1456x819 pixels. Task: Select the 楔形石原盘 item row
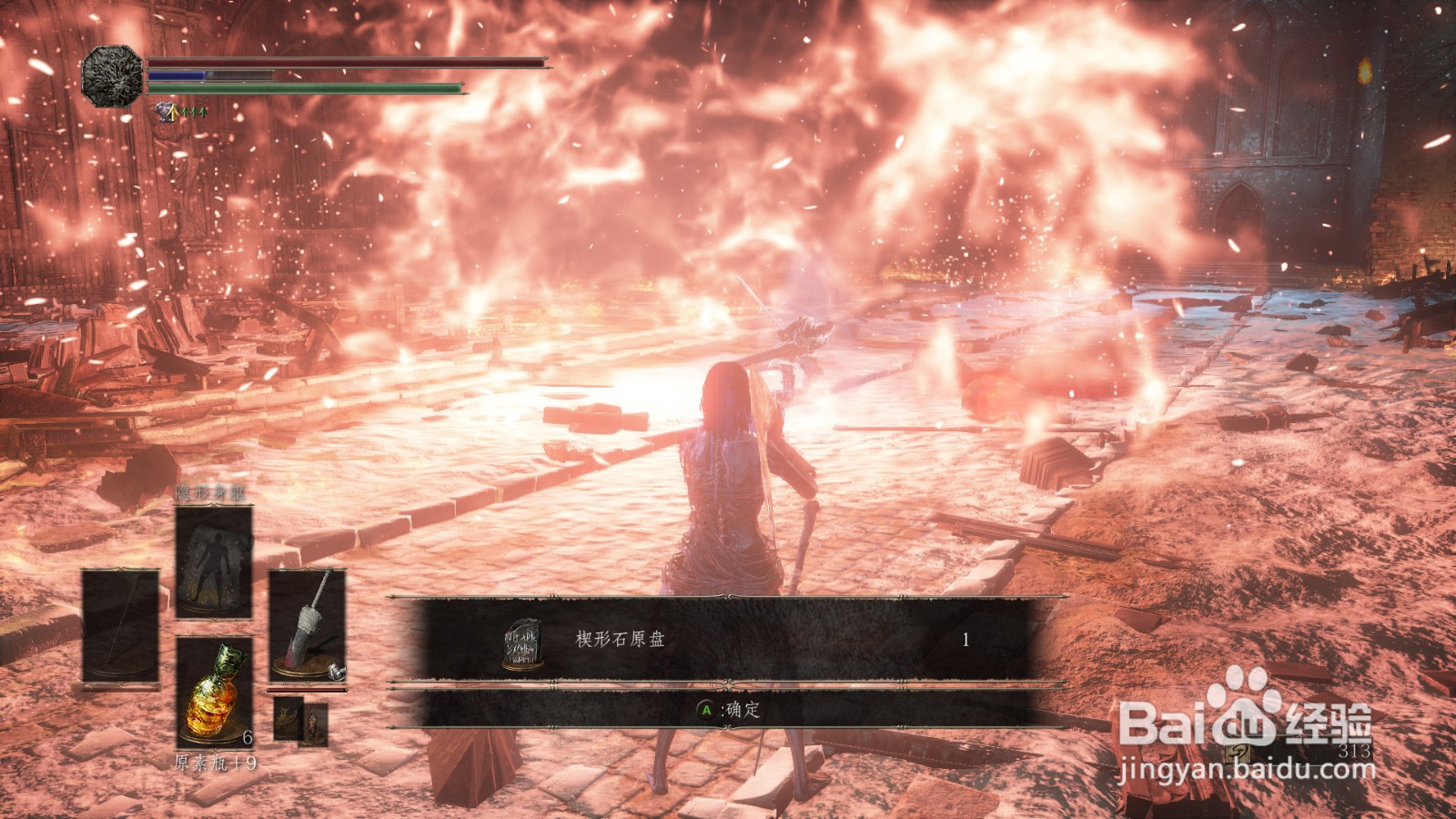[728, 640]
